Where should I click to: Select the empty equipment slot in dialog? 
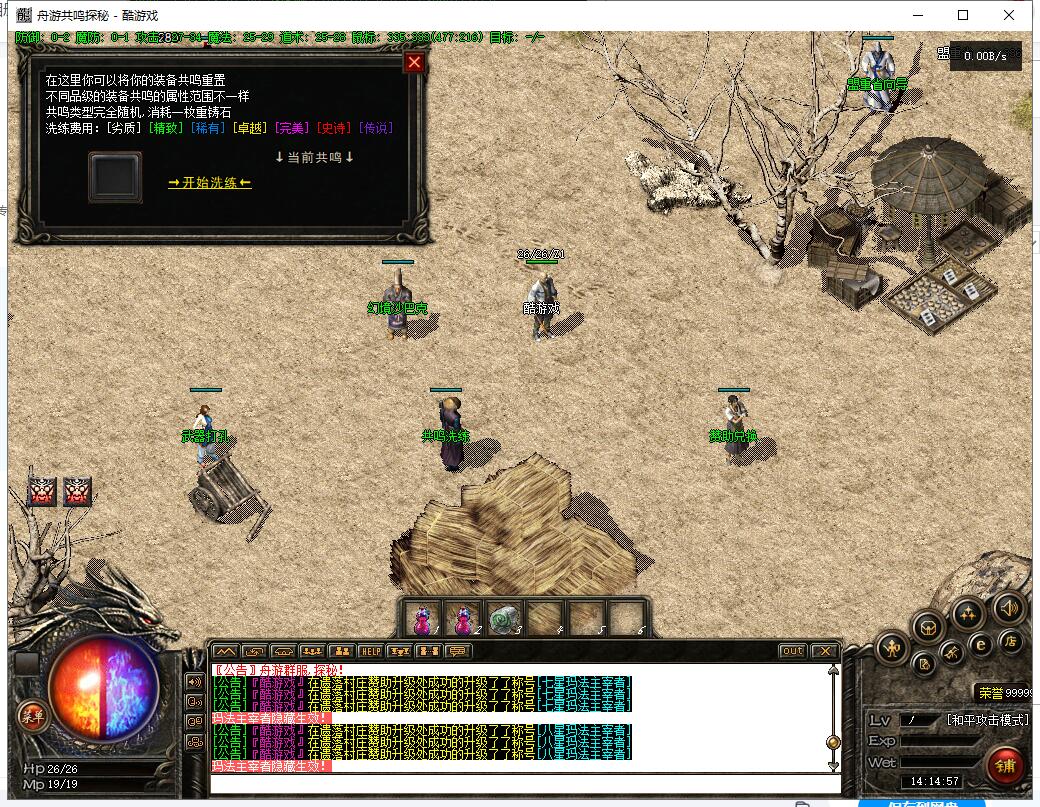click(x=115, y=178)
